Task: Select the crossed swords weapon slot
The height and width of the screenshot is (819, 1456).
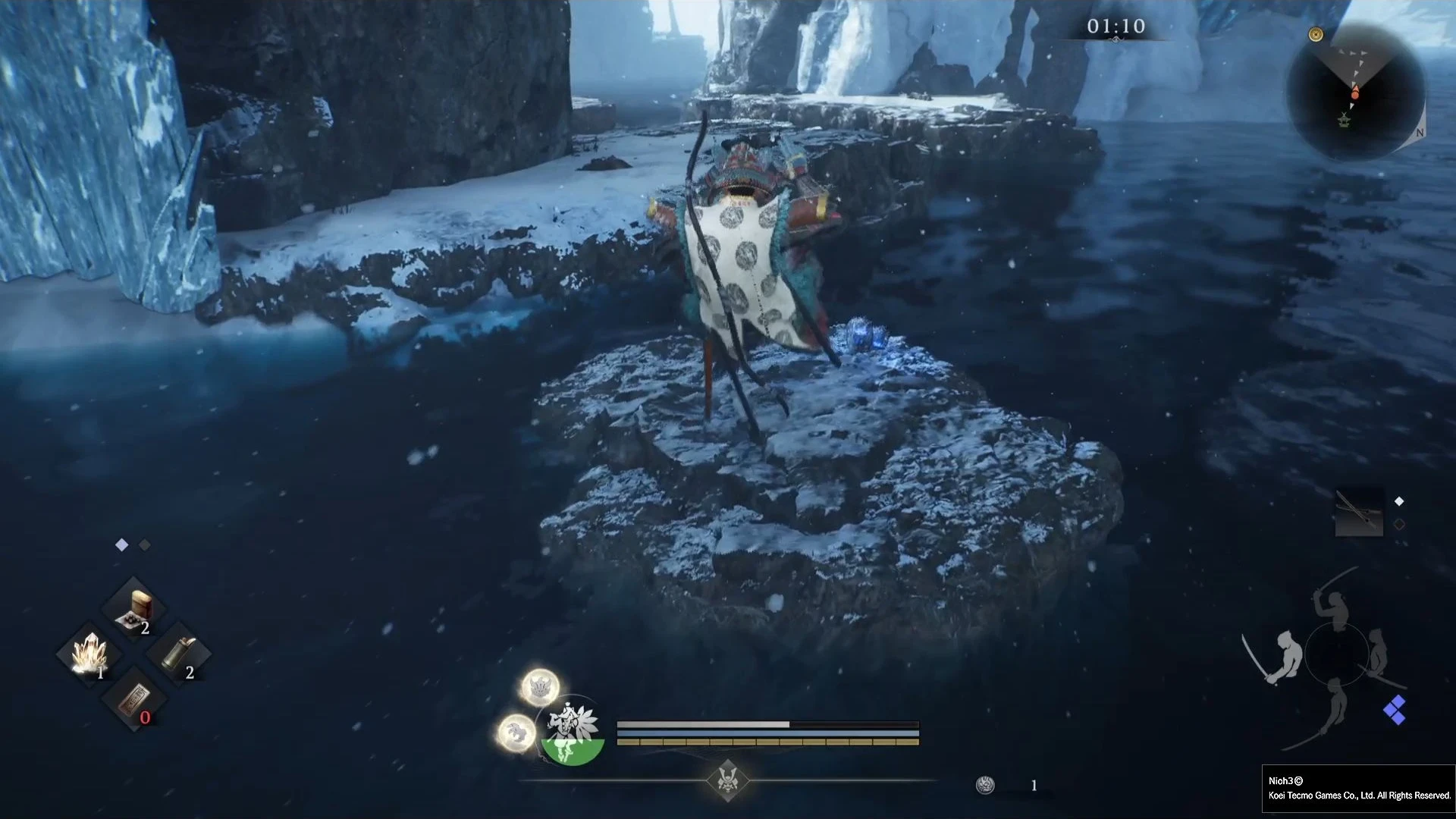Action: click(x=1358, y=512)
